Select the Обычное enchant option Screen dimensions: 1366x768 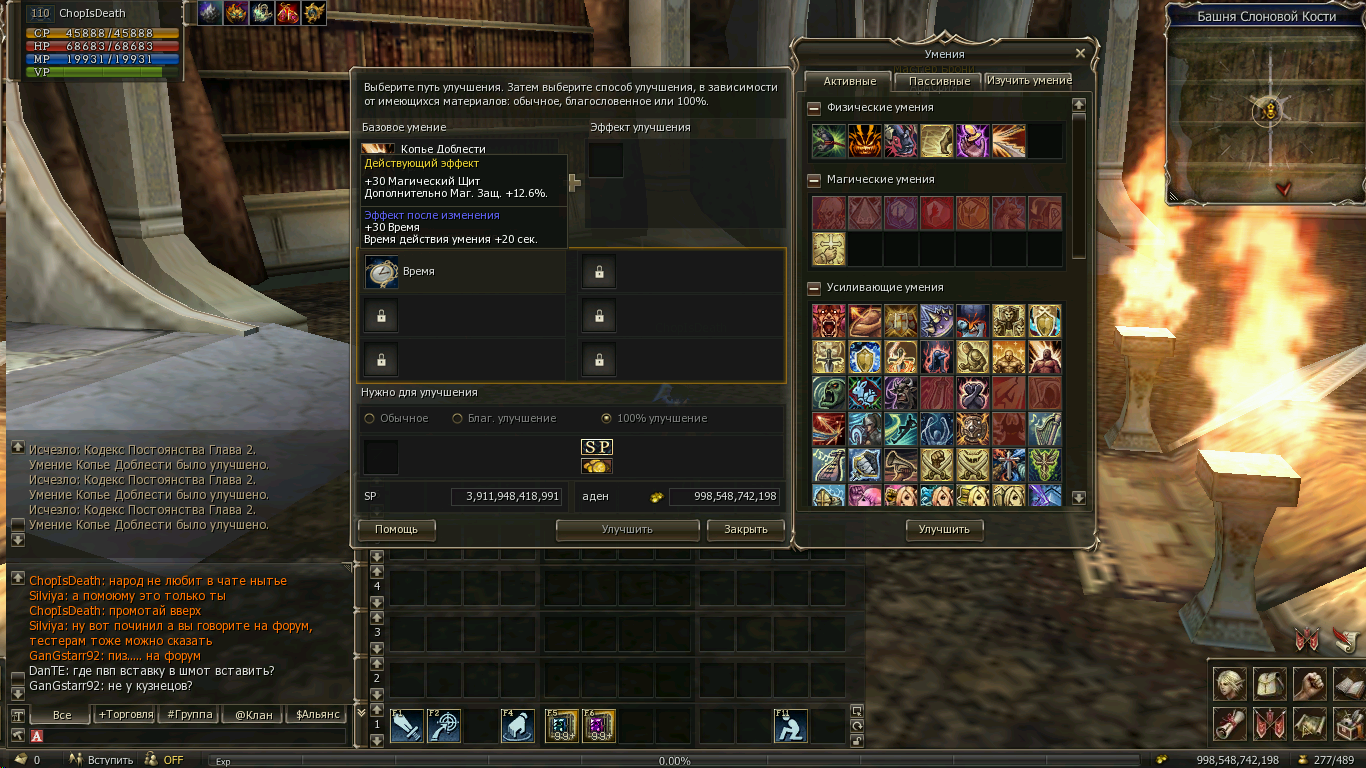(x=371, y=418)
